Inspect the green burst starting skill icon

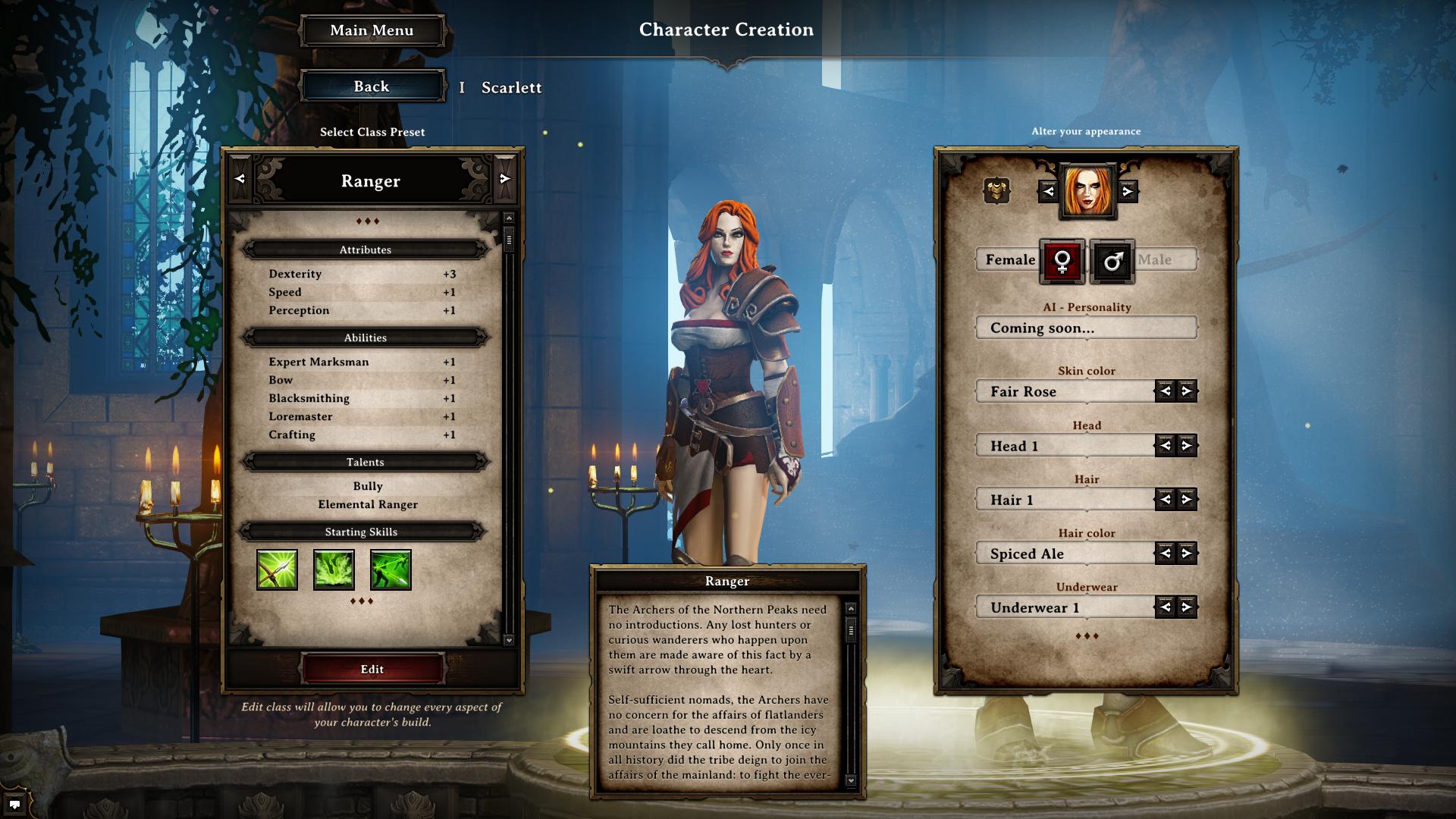click(x=334, y=570)
